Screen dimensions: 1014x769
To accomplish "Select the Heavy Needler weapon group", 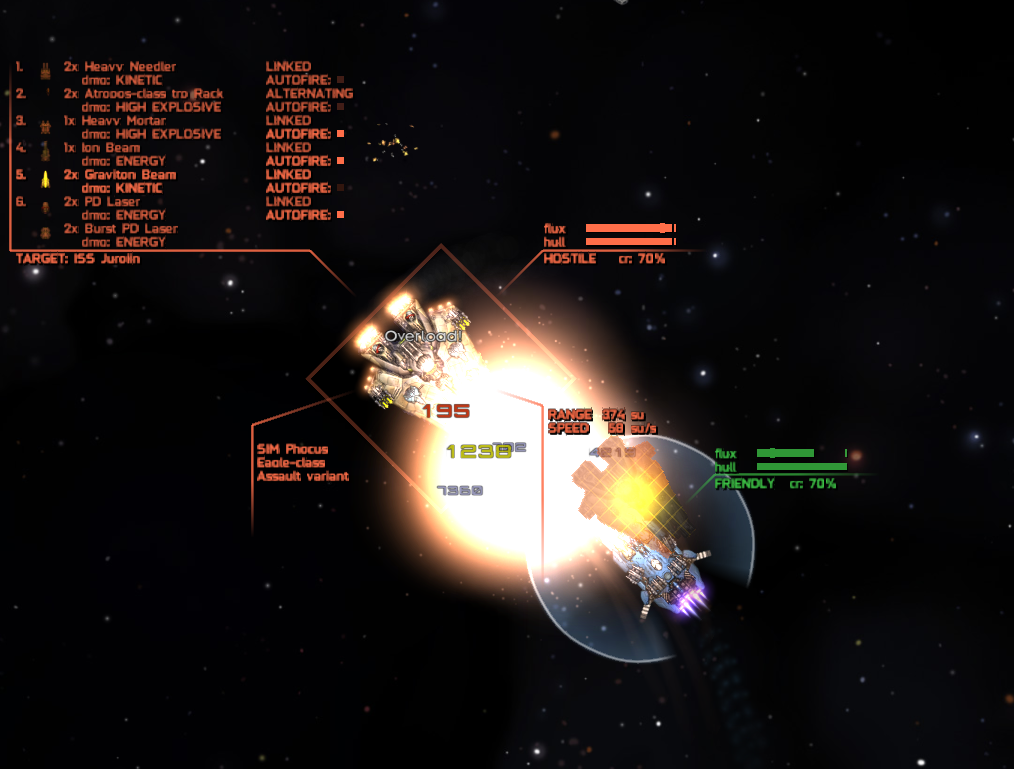I will coord(129,67).
